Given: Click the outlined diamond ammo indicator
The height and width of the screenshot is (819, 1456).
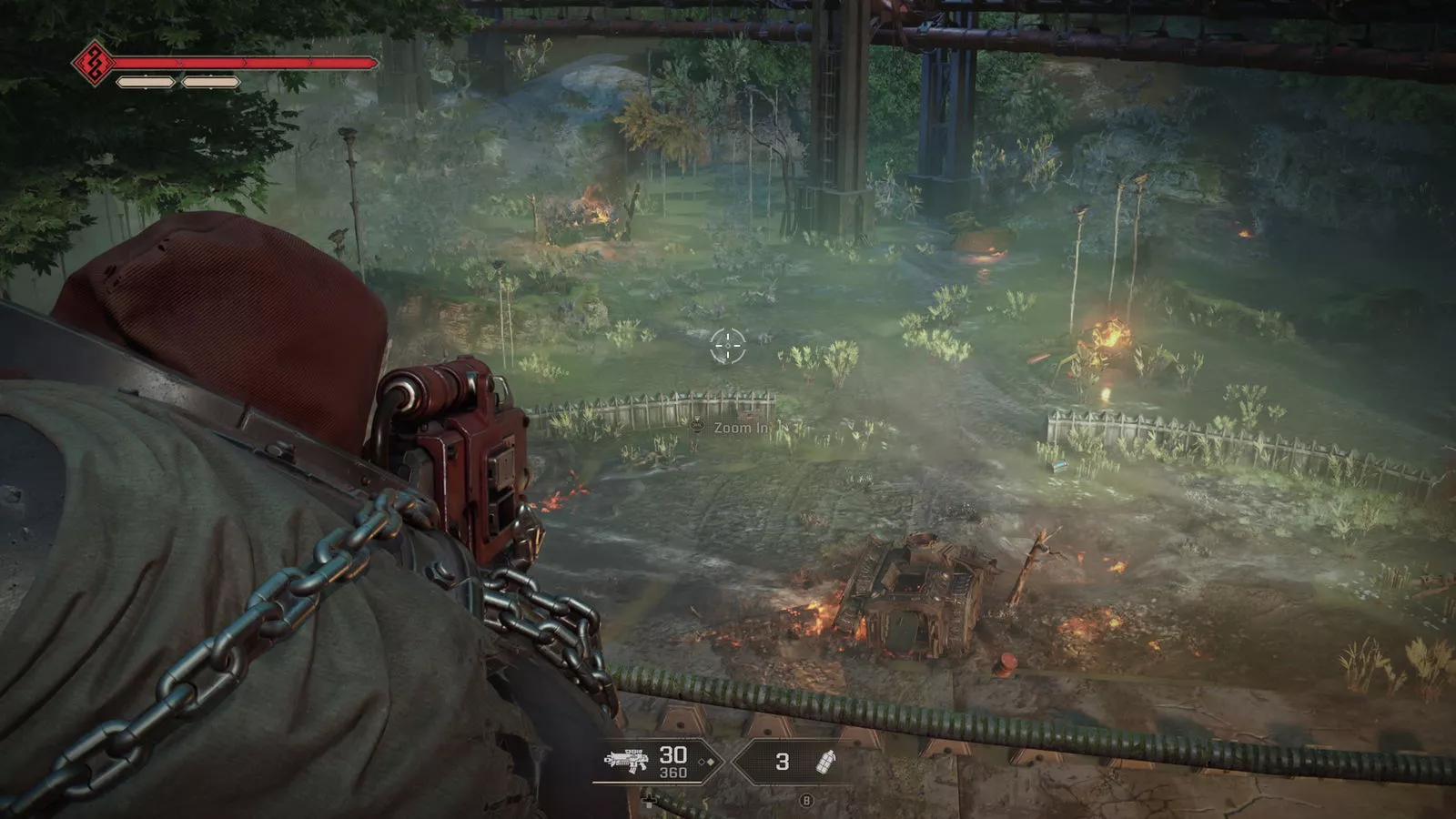Looking at the screenshot, I should 701,762.
